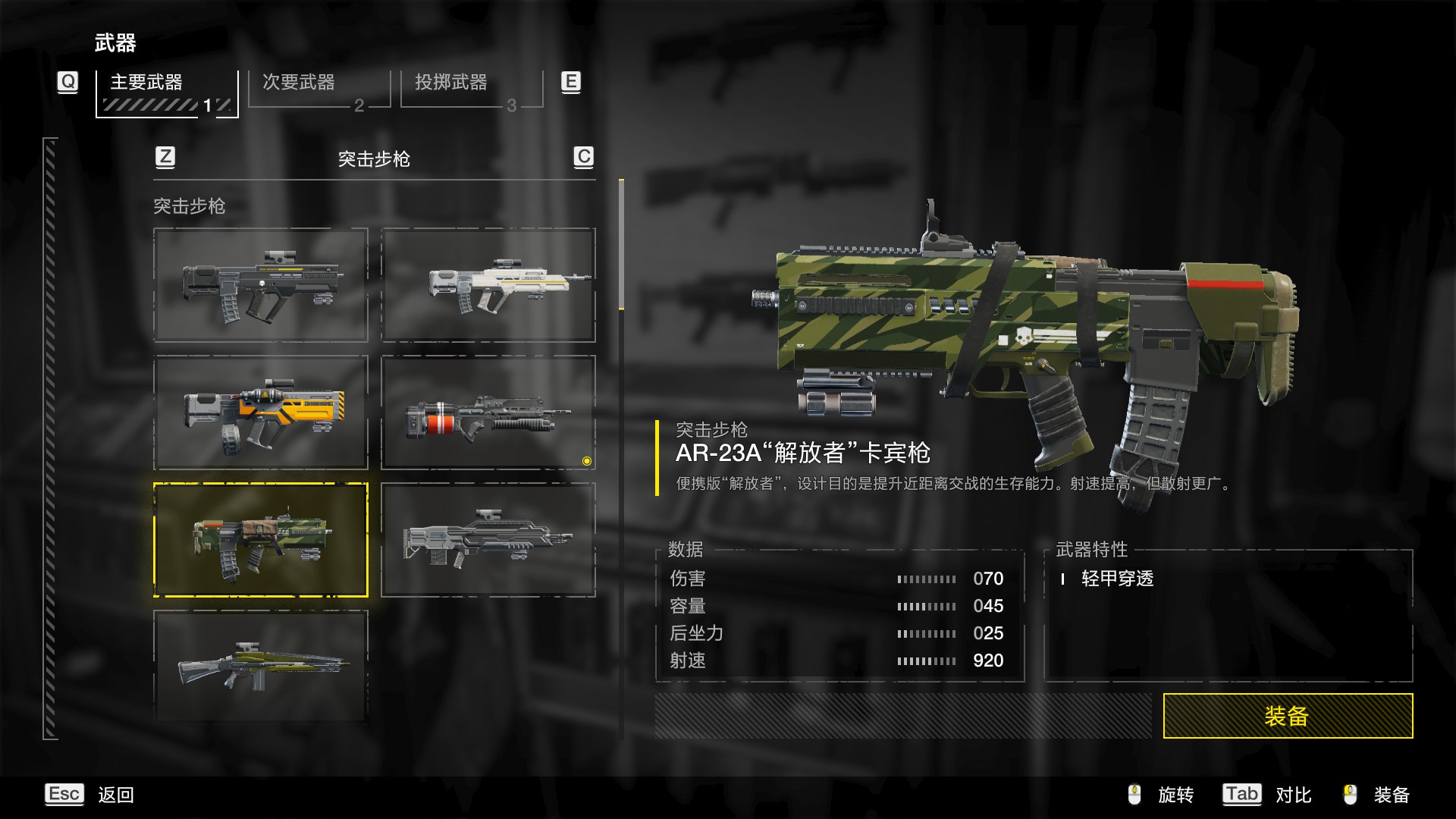Select the grey skeletal rifle thumbnail
Image resolution: width=1456 pixels, height=819 pixels.
(x=488, y=540)
